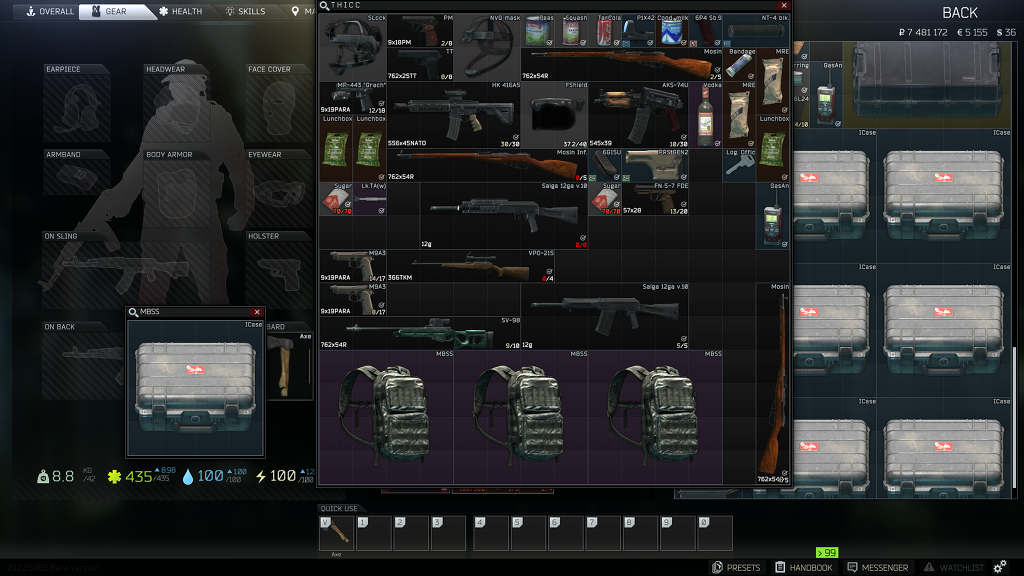Image resolution: width=1024 pixels, height=576 pixels.
Task: Go back using the BACK button
Action: (x=960, y=12)
